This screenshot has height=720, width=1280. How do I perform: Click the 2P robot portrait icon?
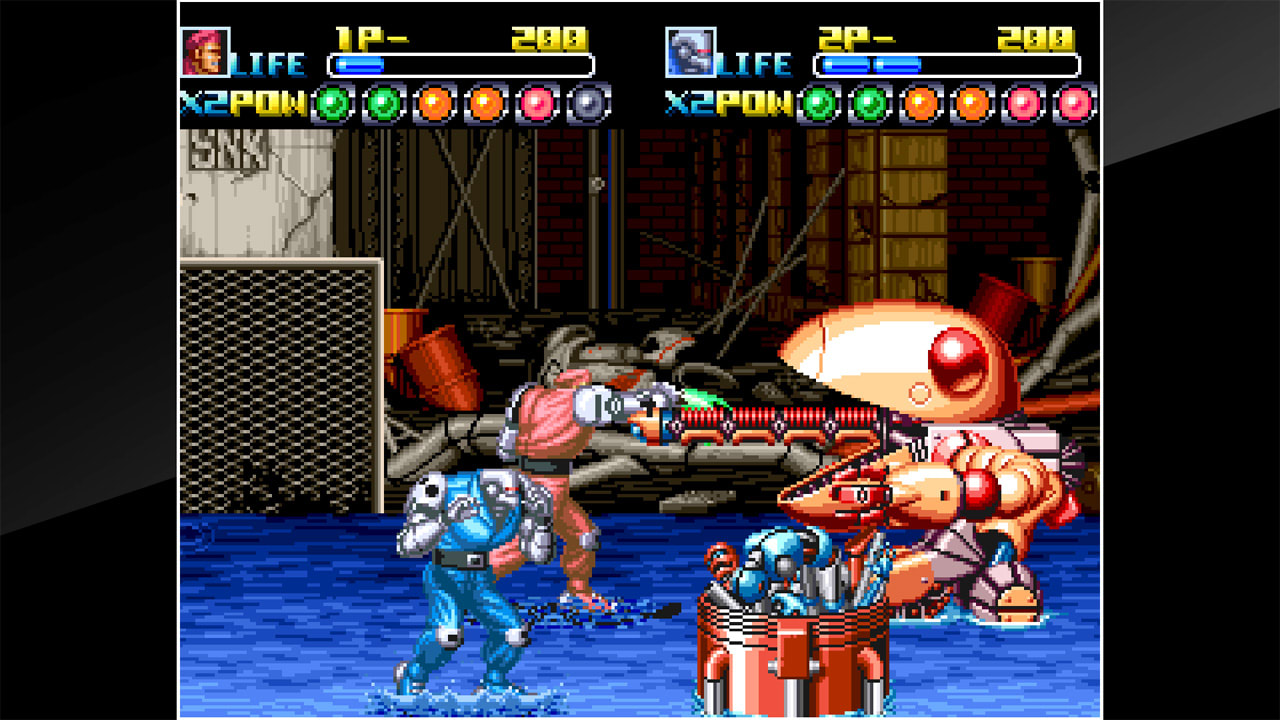coord(689,50)
